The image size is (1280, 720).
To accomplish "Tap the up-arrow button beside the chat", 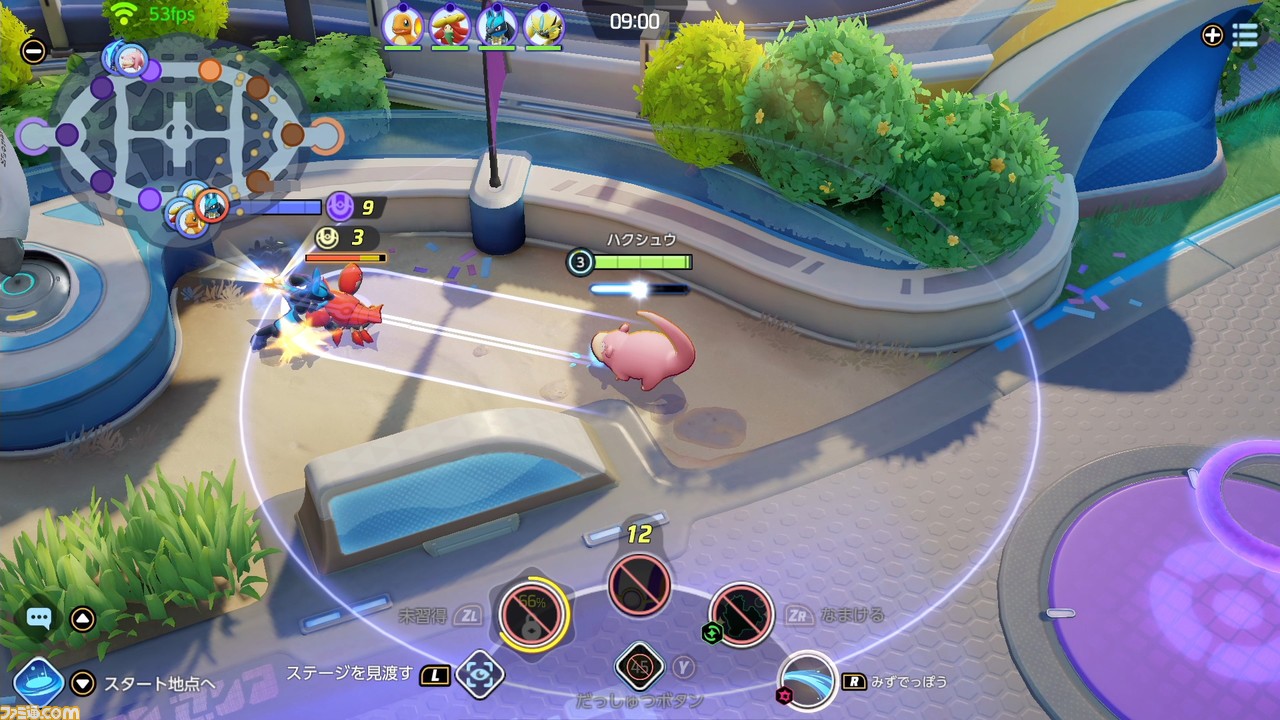I will [x=83, y=619].
